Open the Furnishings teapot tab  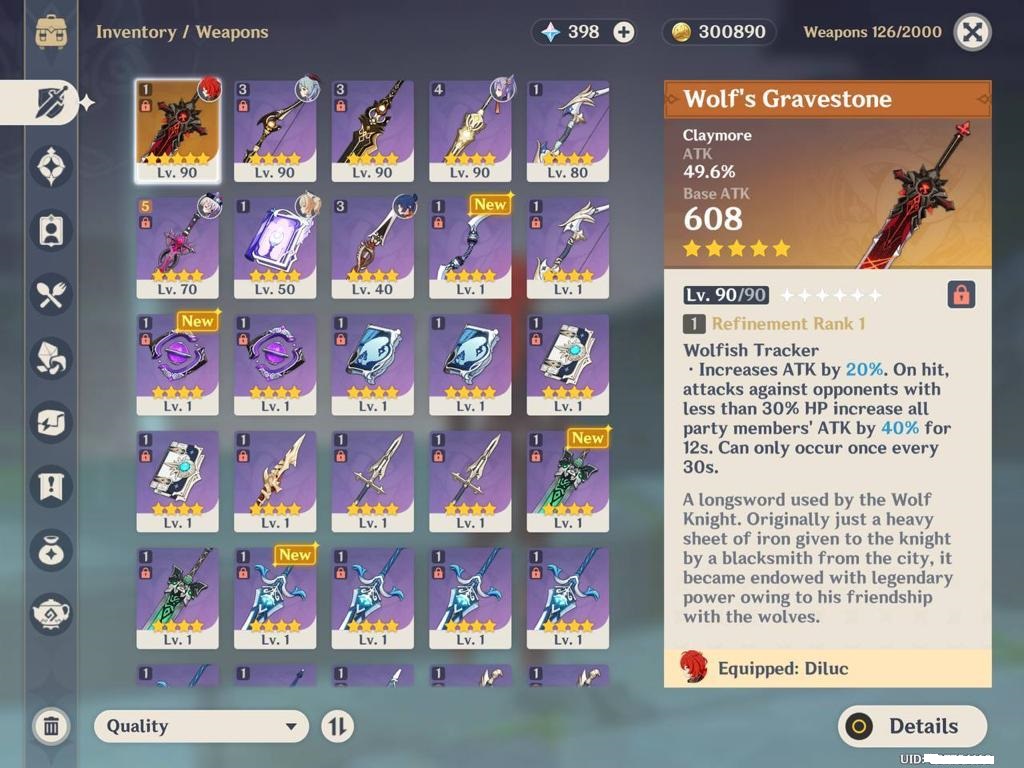coord(52,613)
